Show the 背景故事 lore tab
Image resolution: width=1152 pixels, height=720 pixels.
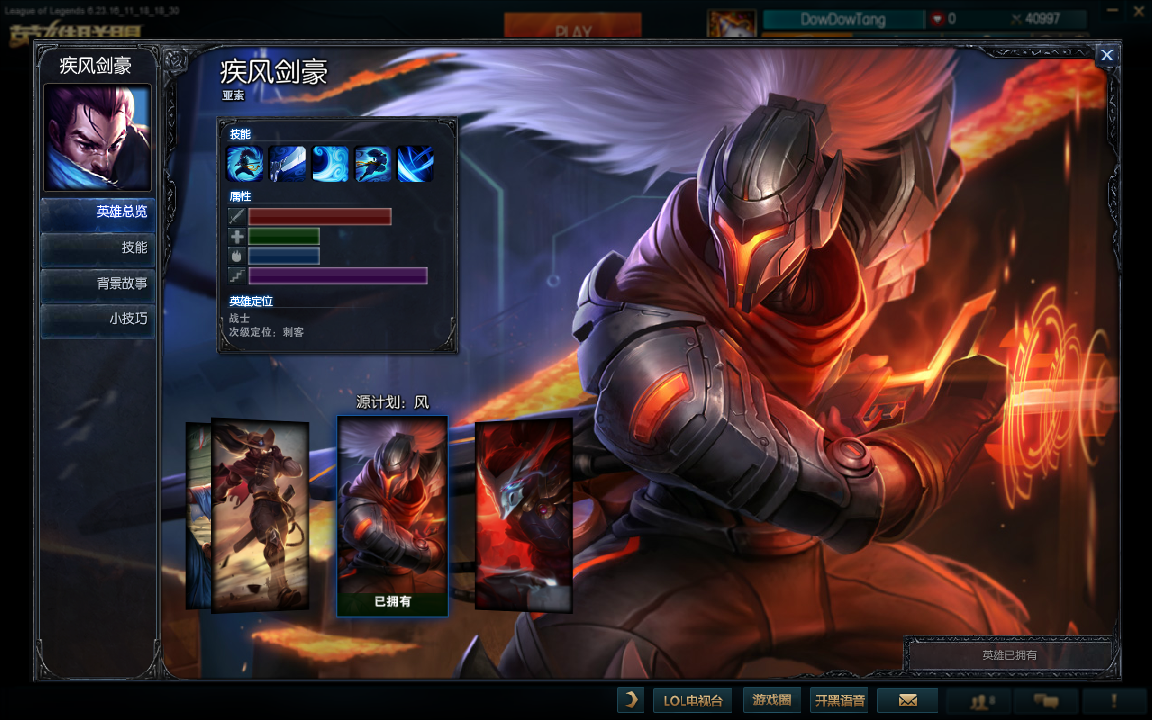pyautogui.click(x=98, y=284)
